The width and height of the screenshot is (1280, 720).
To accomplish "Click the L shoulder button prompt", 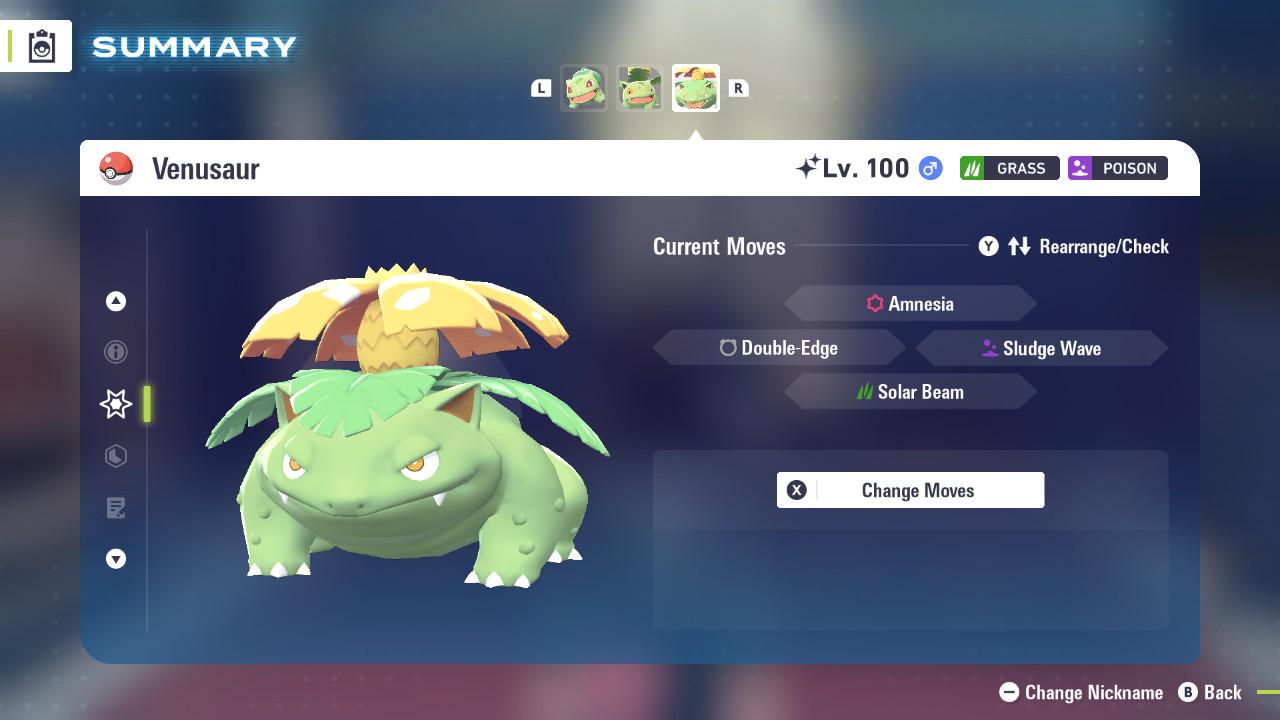I will 541,88.
